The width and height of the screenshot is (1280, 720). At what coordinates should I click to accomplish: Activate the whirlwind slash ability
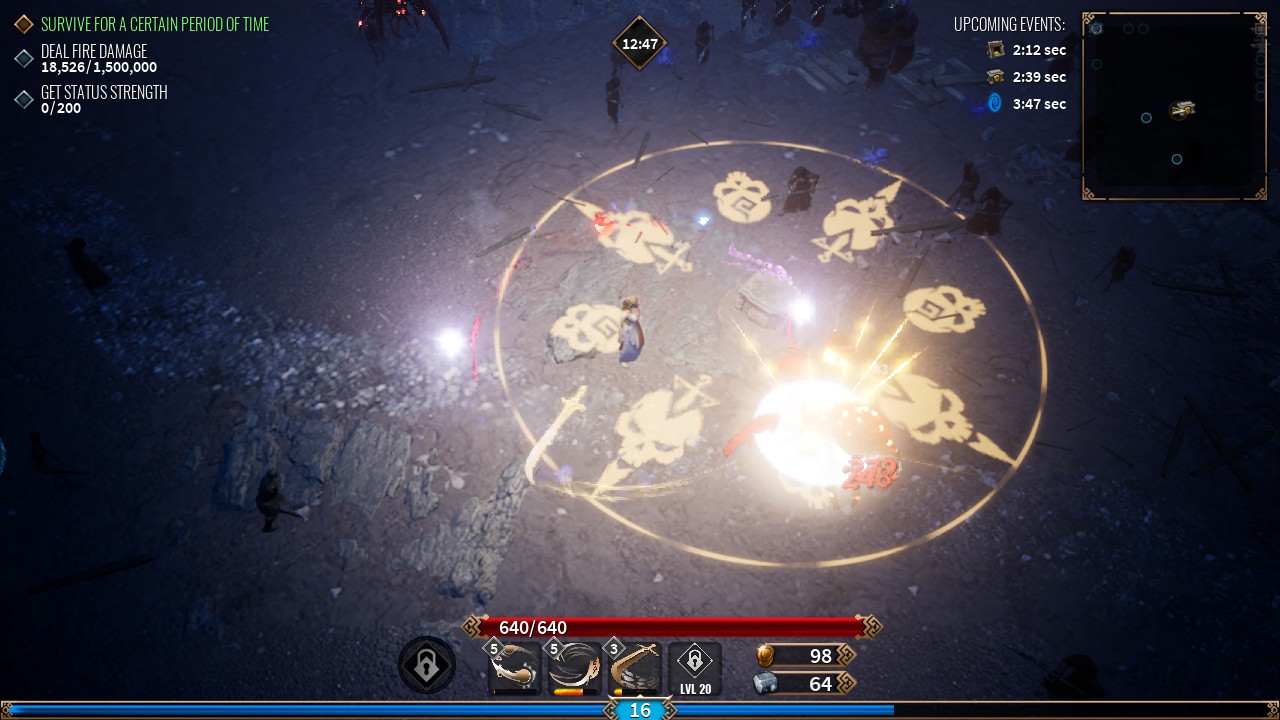[x=575, y=668]
